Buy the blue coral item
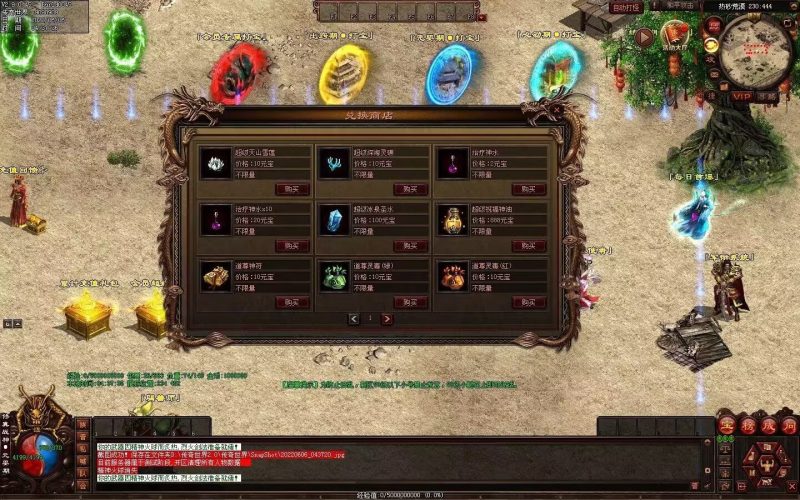800x500 pixels. pos(409,189)
